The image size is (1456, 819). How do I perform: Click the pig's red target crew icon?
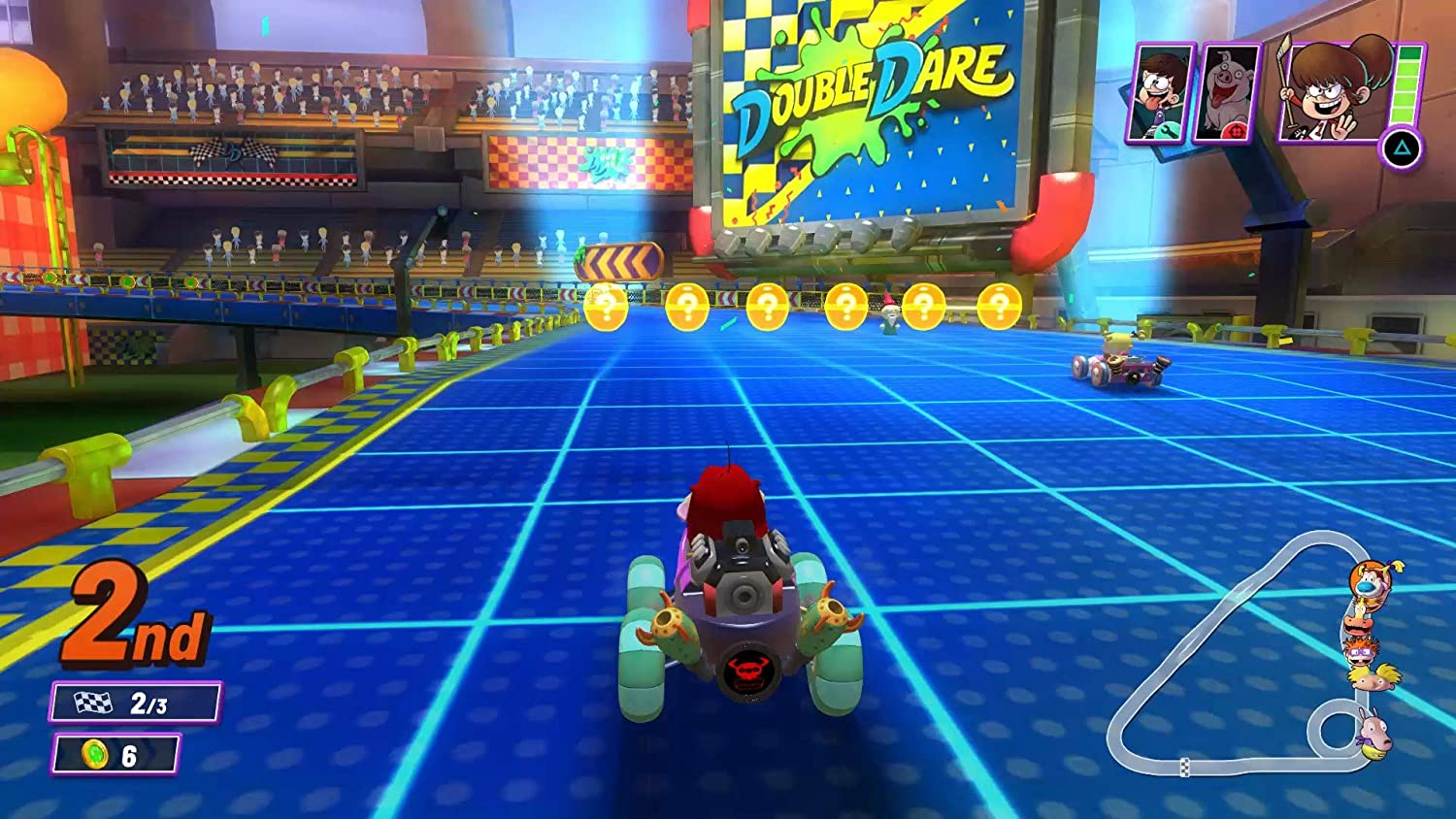pyautogui.click(x=1236, y=130)
